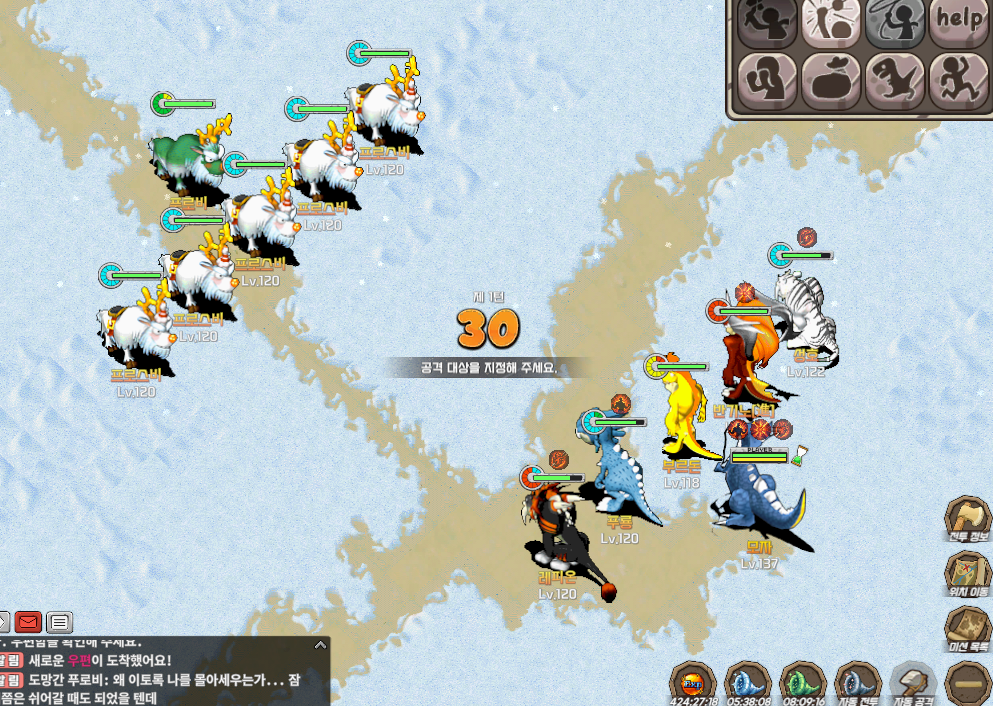The height and width of the screenshot is (706, 993).
Task: Activate the ball-and-stick skill command
Action: tap(831, 20)
